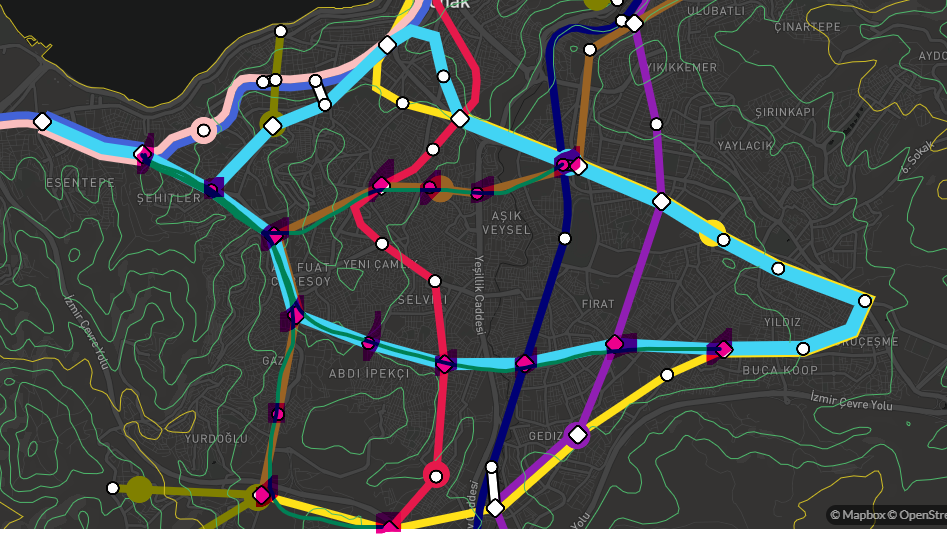This screenshot has height=534, width=947.
Task: Select the yellow-ringed station on the cyan line
Action: point(713,233)
